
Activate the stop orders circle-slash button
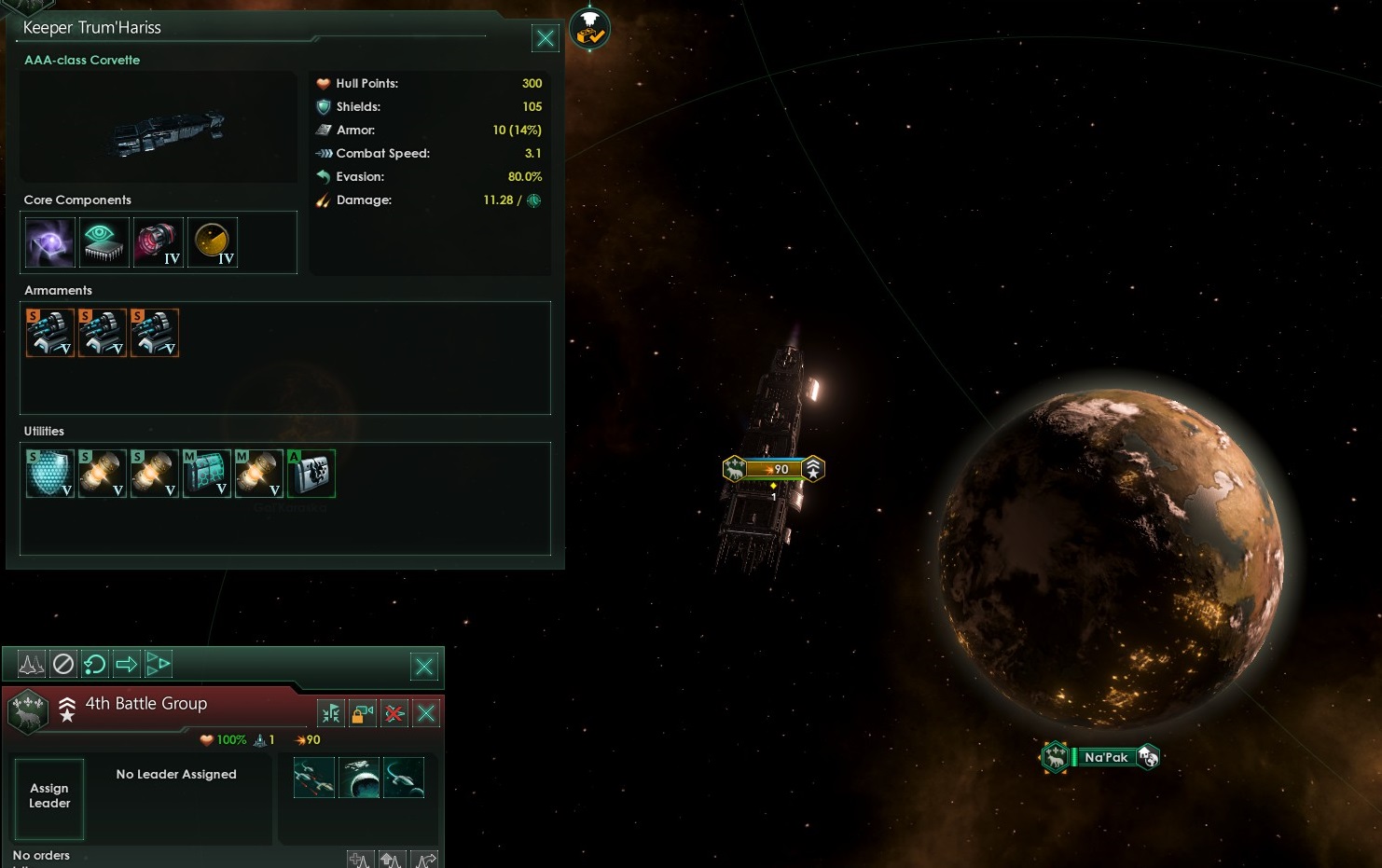click(x=63, y=664)
